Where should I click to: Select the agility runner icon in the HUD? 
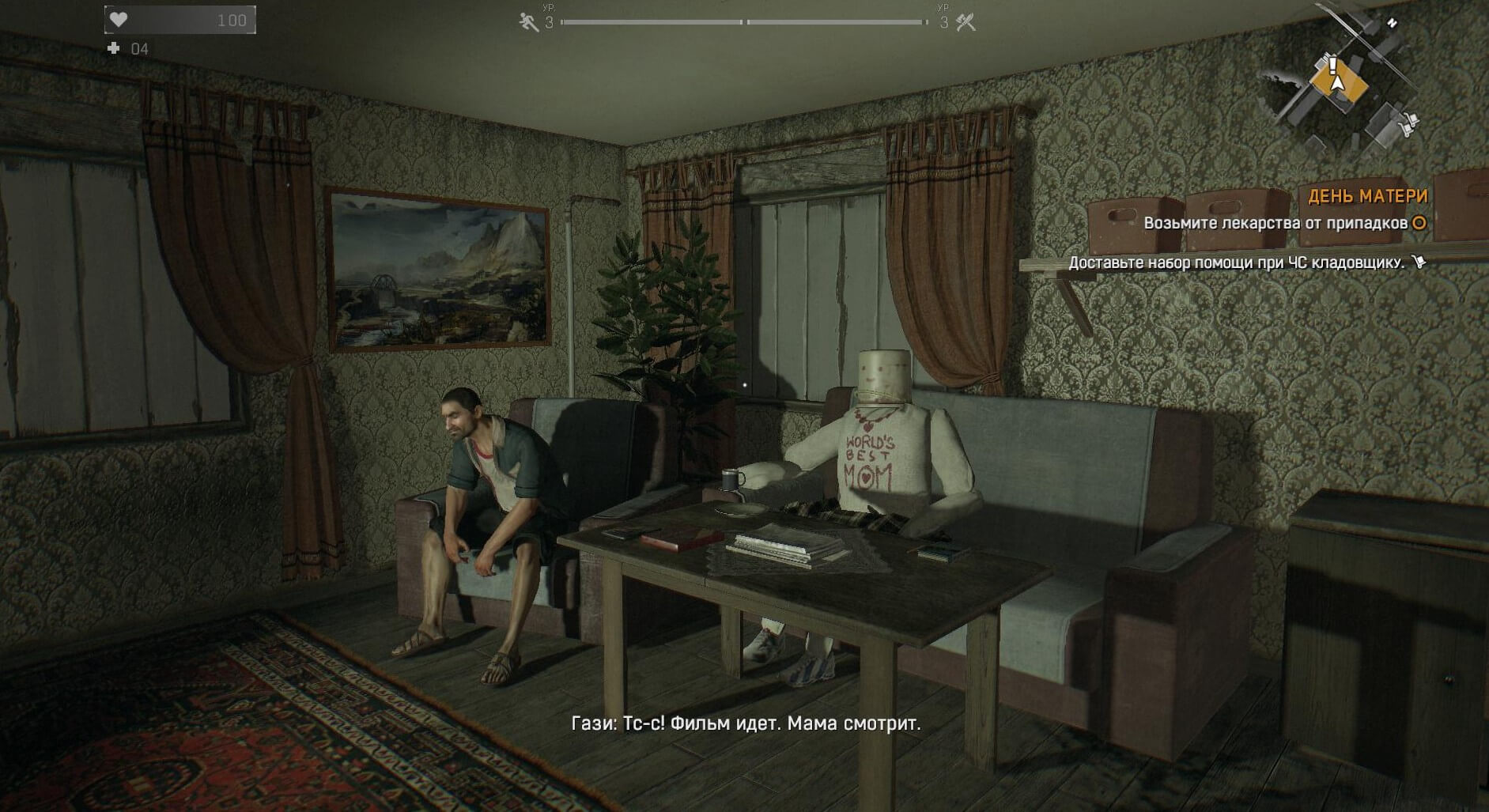click(x=528, y=22)
